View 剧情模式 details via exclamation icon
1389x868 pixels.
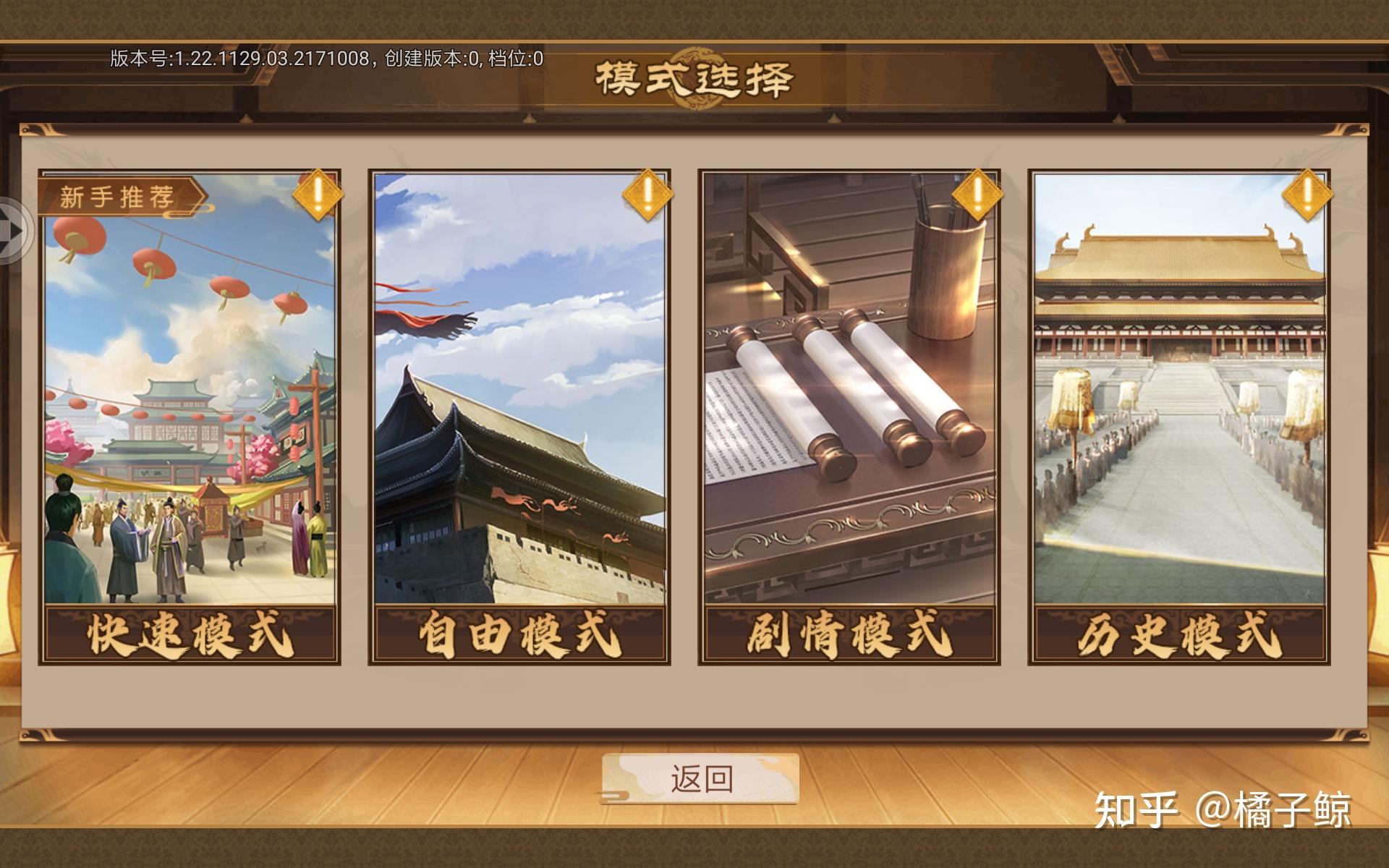(x=977, y=194)
